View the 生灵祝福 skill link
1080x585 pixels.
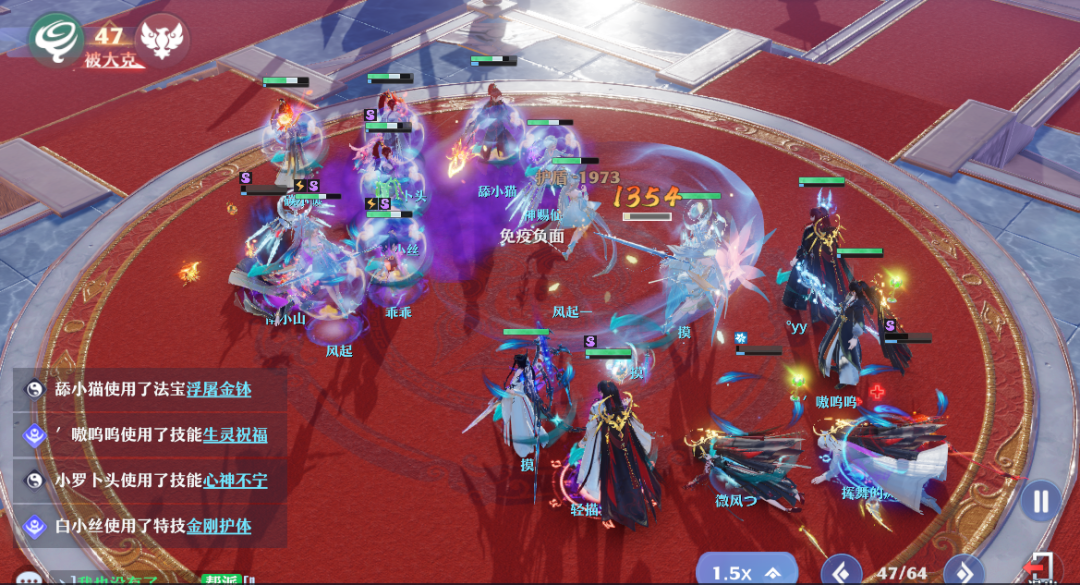tap(235, 435)
